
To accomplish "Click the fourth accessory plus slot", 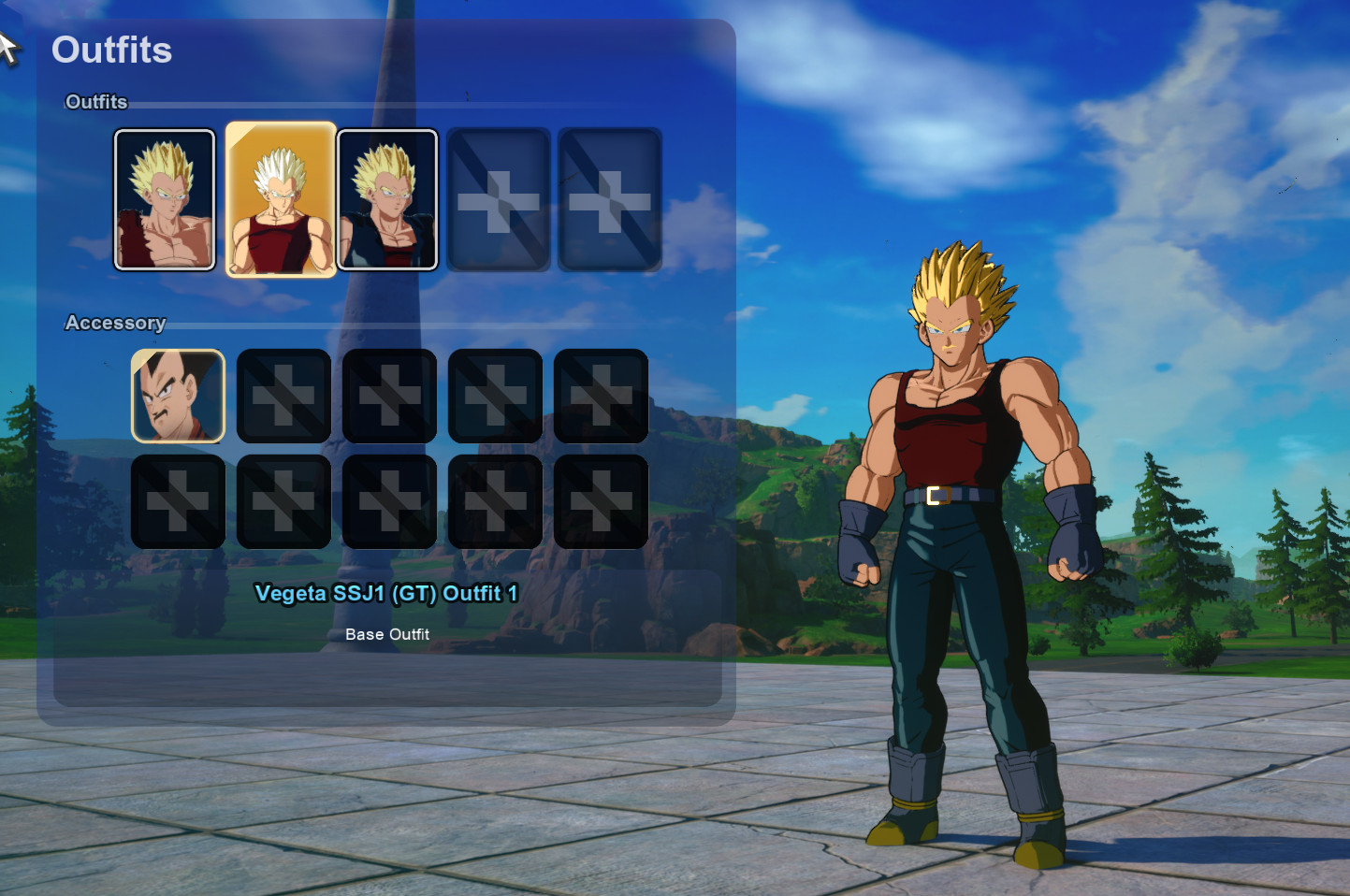I will pos(495,397).
